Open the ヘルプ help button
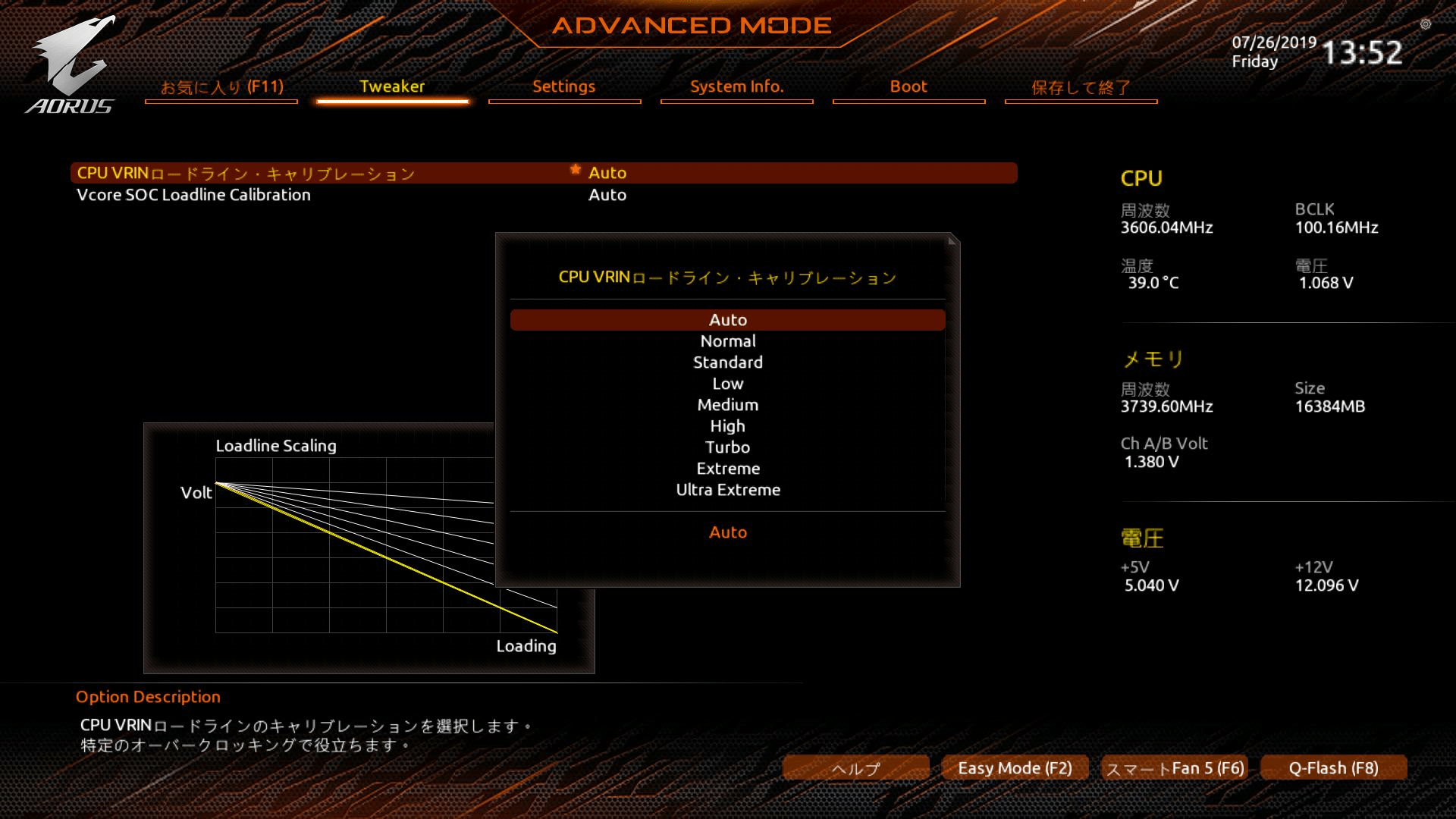Image resolution: width=1456 pixels, height=819 pixels. pyautogui.click(x=855, y=768)
